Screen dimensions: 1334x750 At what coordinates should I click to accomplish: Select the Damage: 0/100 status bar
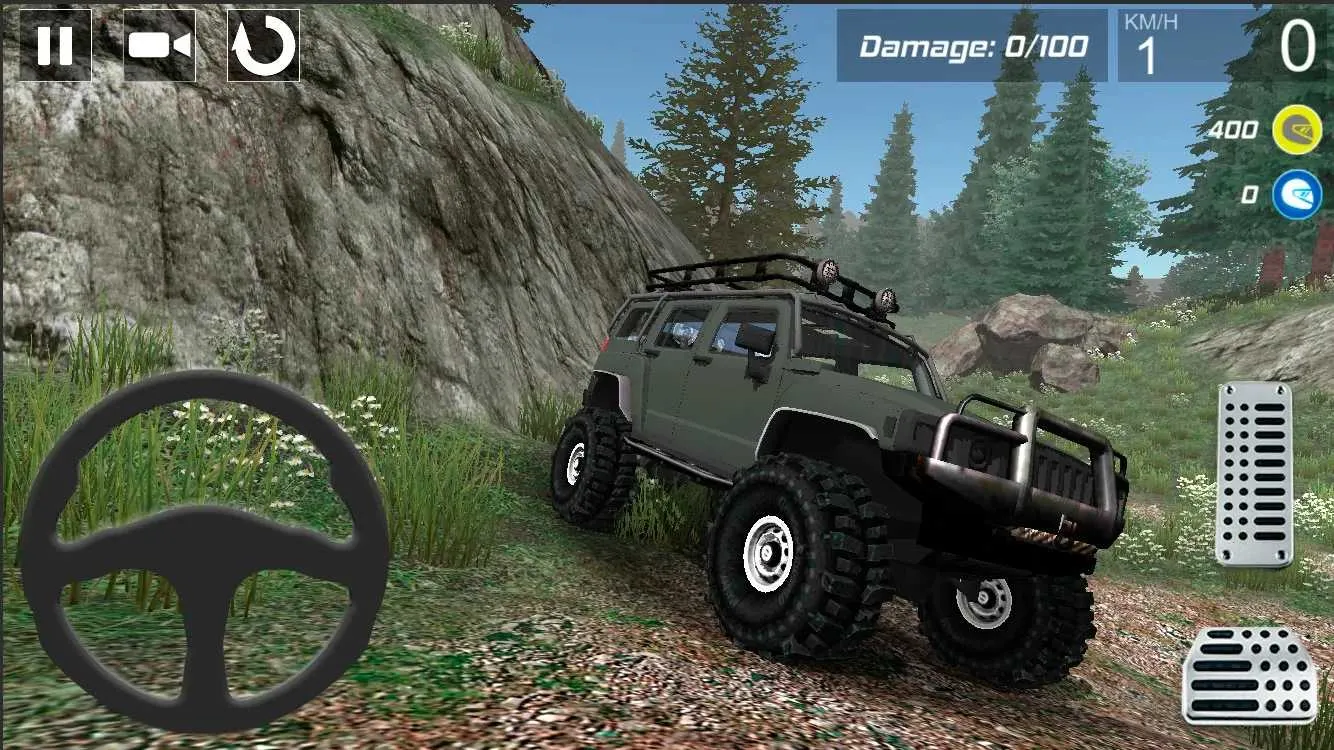tap(975, 43)
